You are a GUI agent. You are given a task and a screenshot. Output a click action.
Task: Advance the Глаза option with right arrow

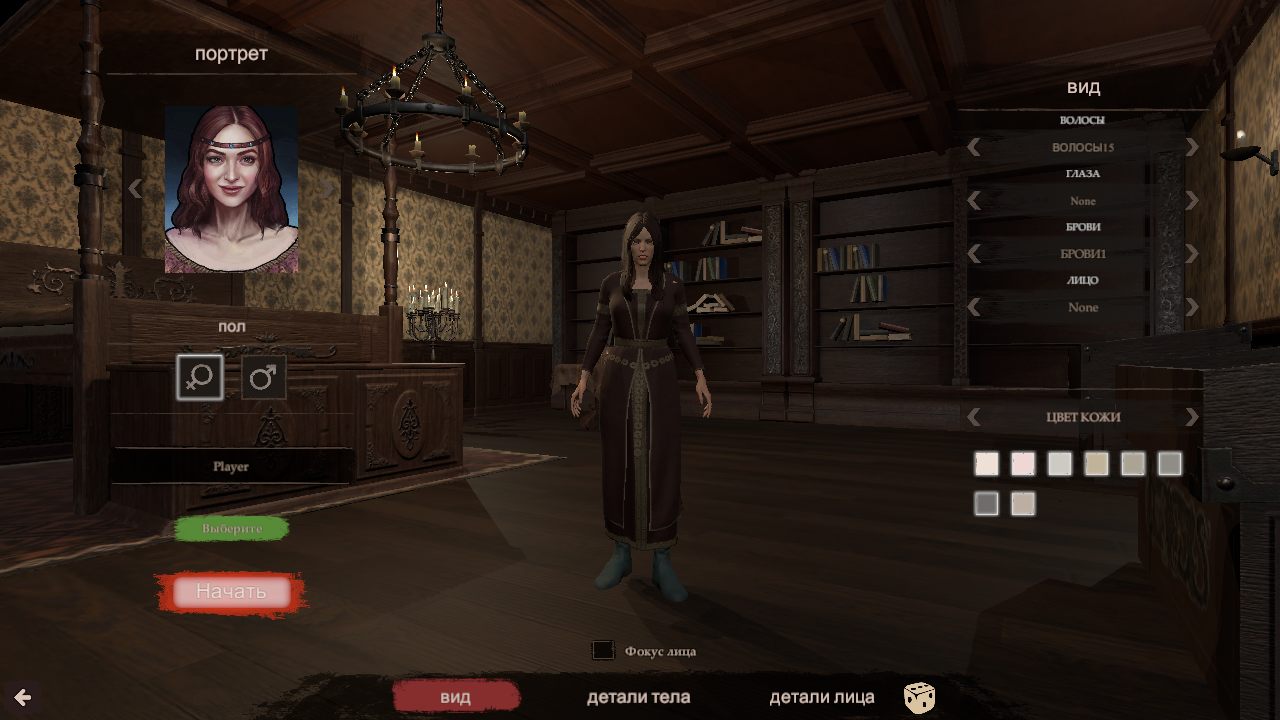tap(1191, 201)
